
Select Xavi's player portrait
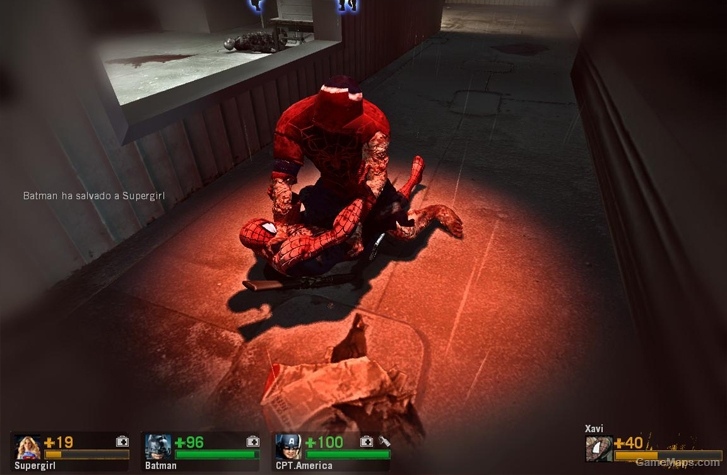[x=599, y=449]
